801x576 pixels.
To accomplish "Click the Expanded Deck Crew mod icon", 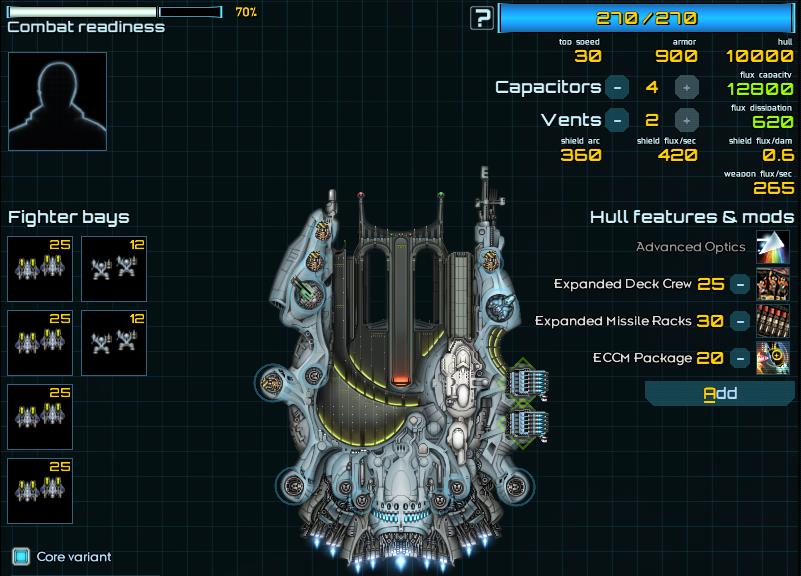I will pos(772,284).
